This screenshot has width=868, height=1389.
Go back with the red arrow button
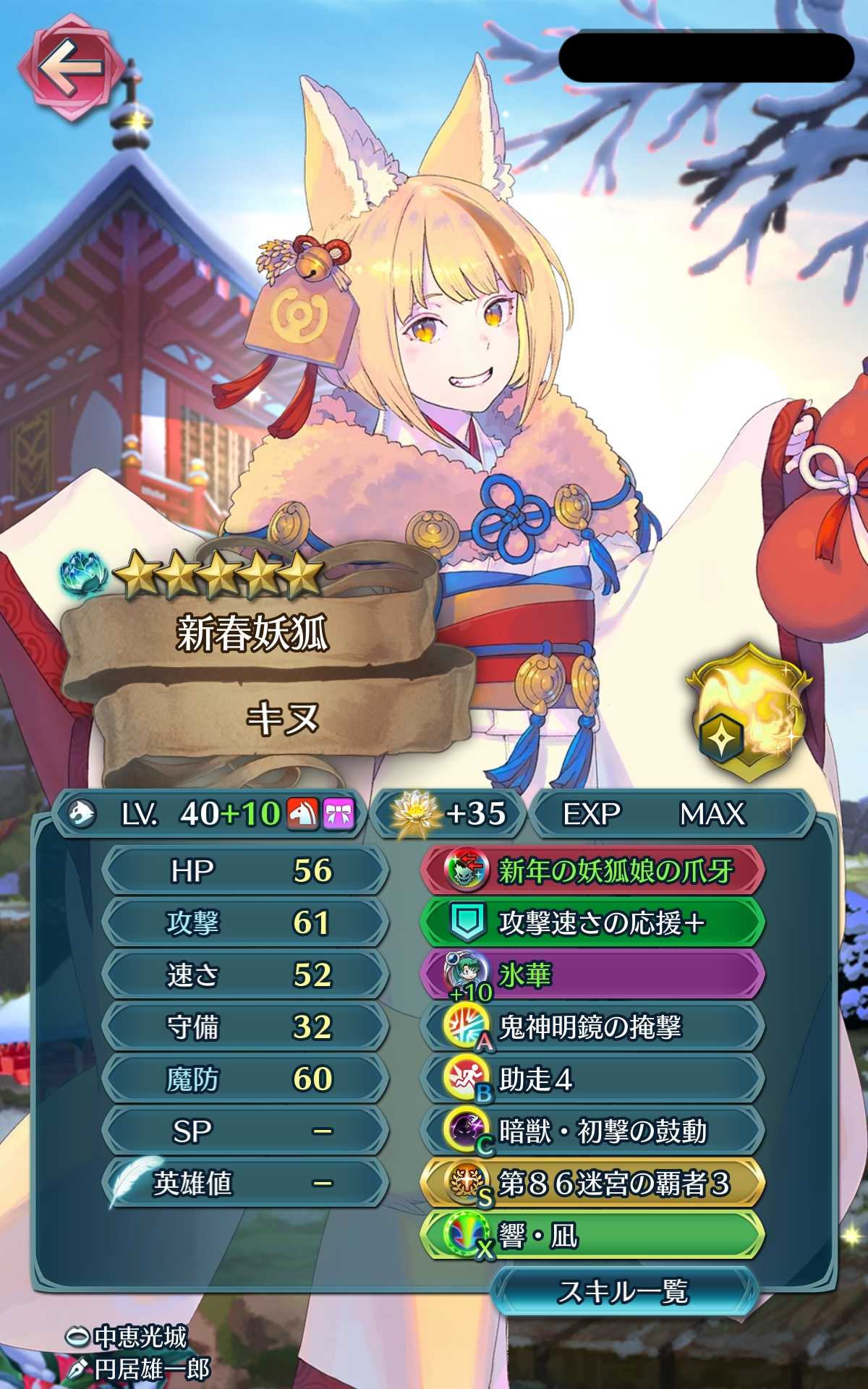click(67, 70)
